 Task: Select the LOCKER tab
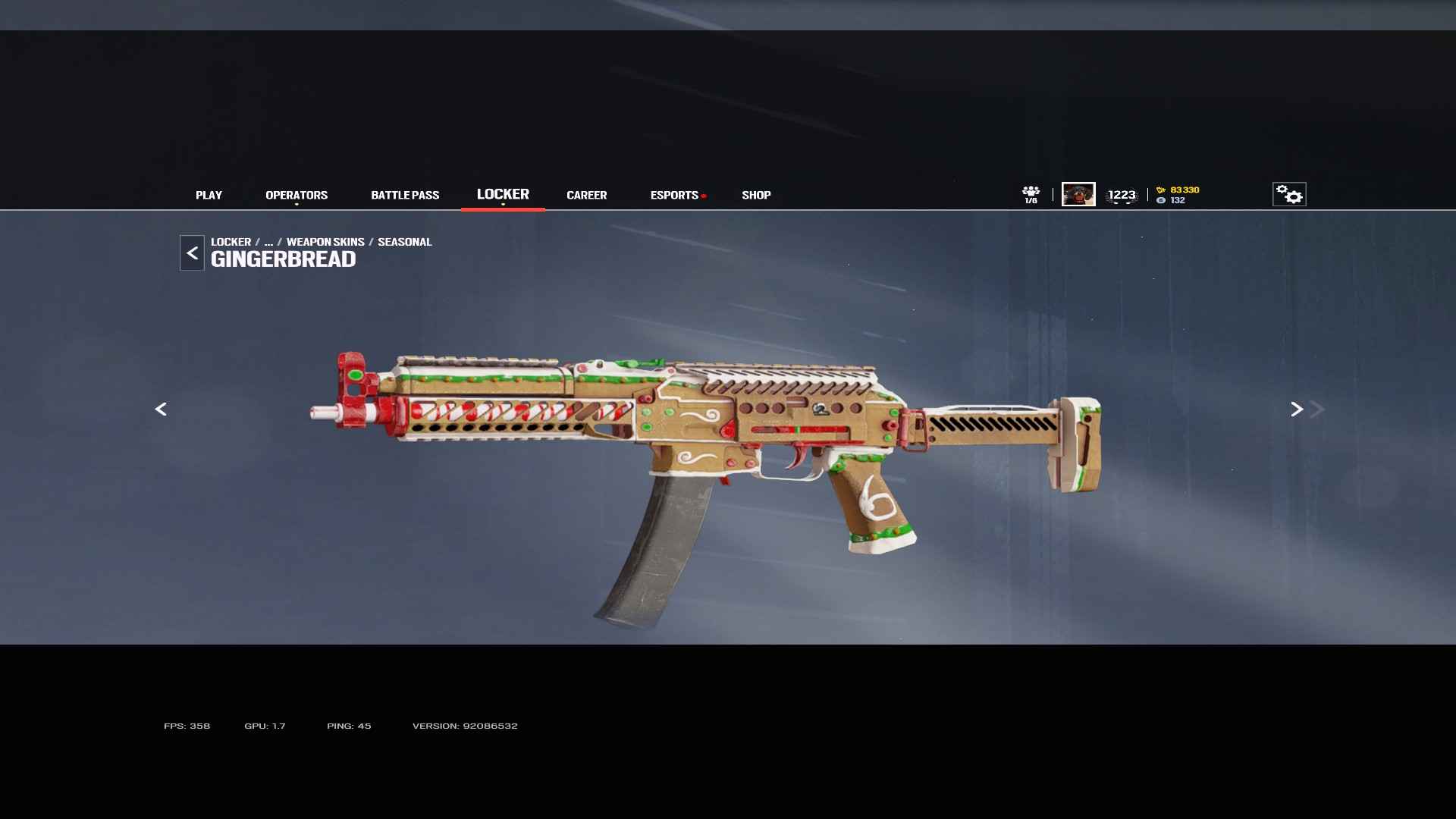click(503, 194)
